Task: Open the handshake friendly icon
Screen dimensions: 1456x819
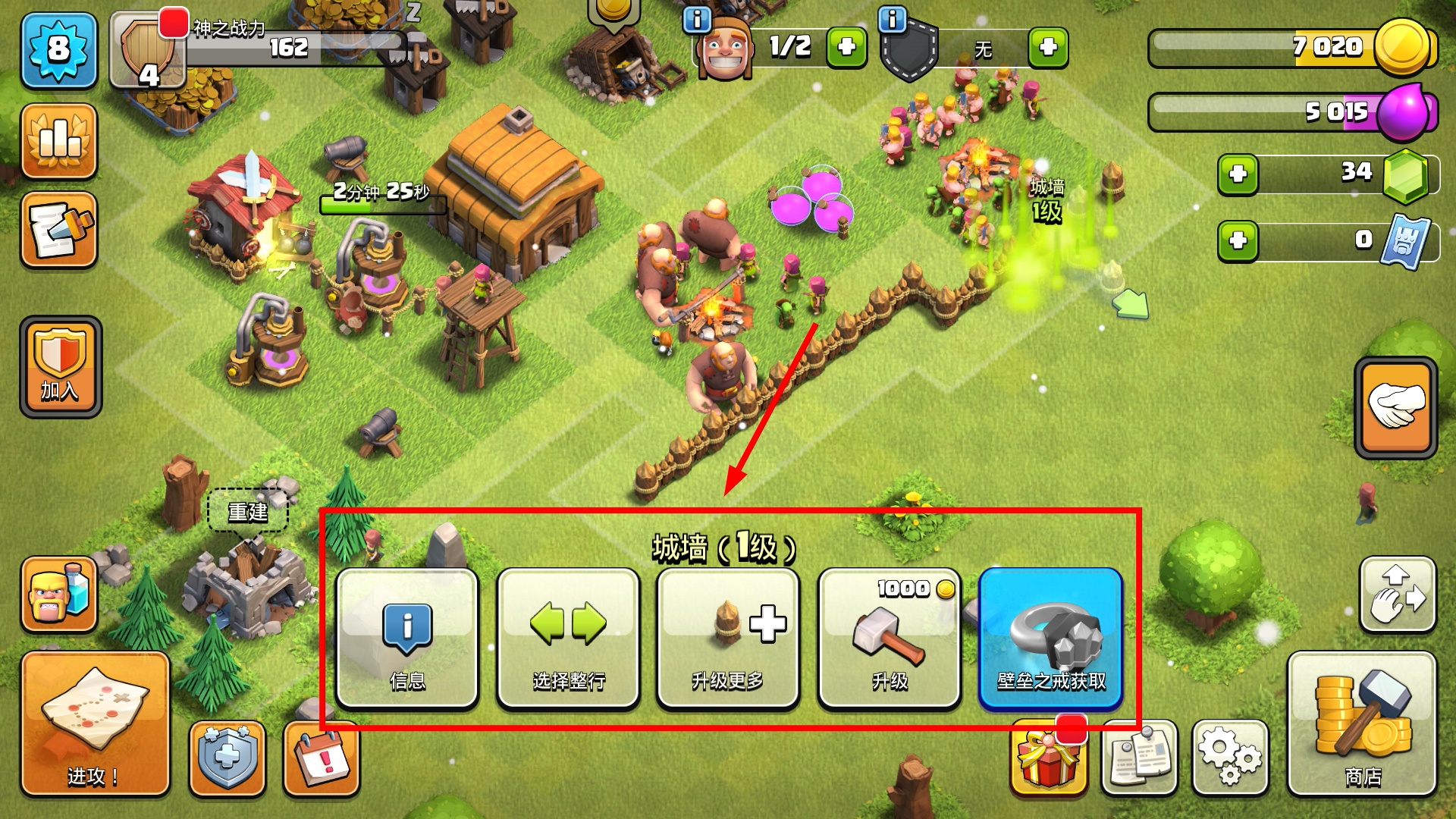Action: pyautogui.click(x=1395, y=407)
